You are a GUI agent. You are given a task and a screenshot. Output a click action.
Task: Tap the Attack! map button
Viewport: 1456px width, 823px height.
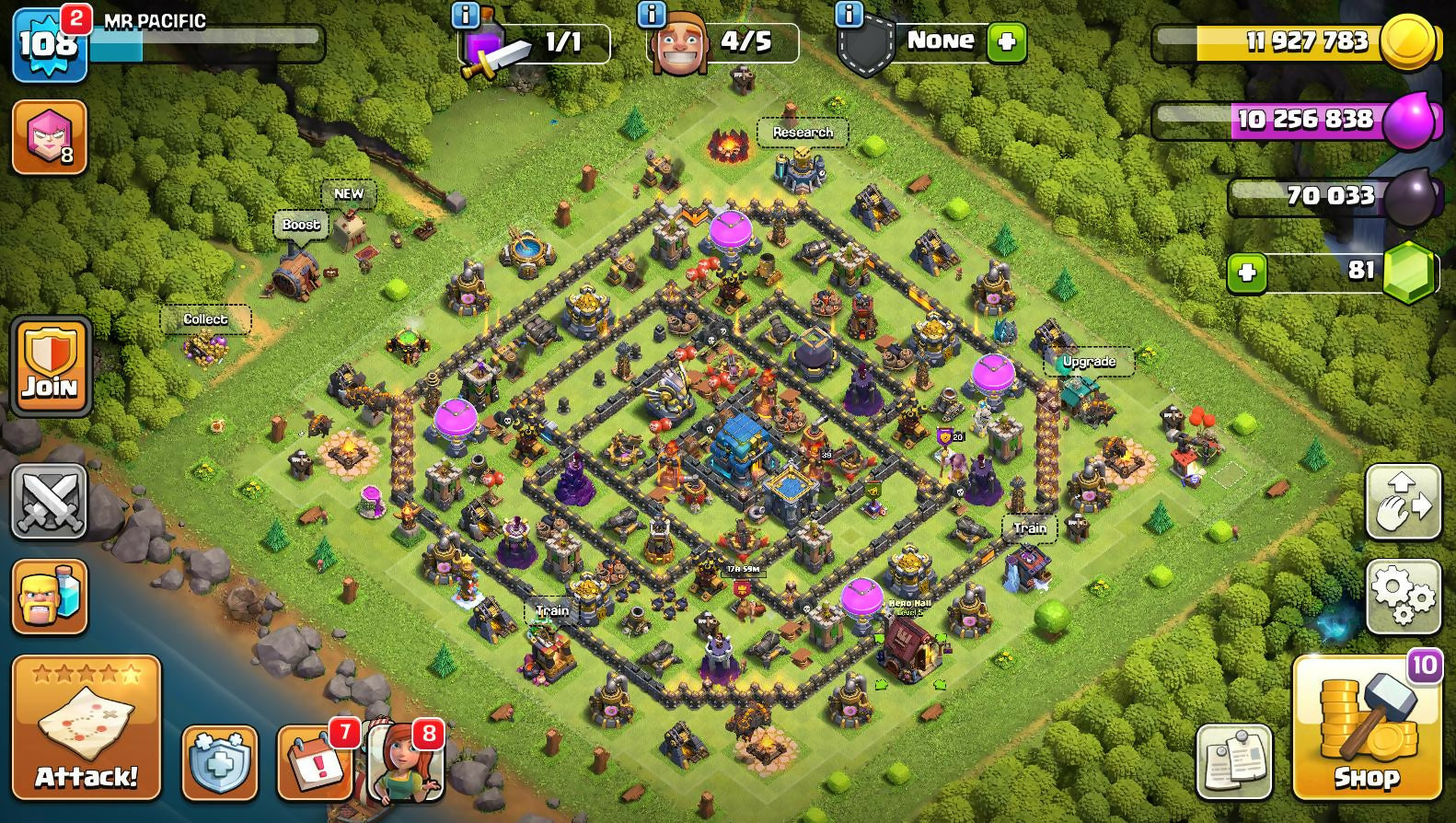pos(86,726)
